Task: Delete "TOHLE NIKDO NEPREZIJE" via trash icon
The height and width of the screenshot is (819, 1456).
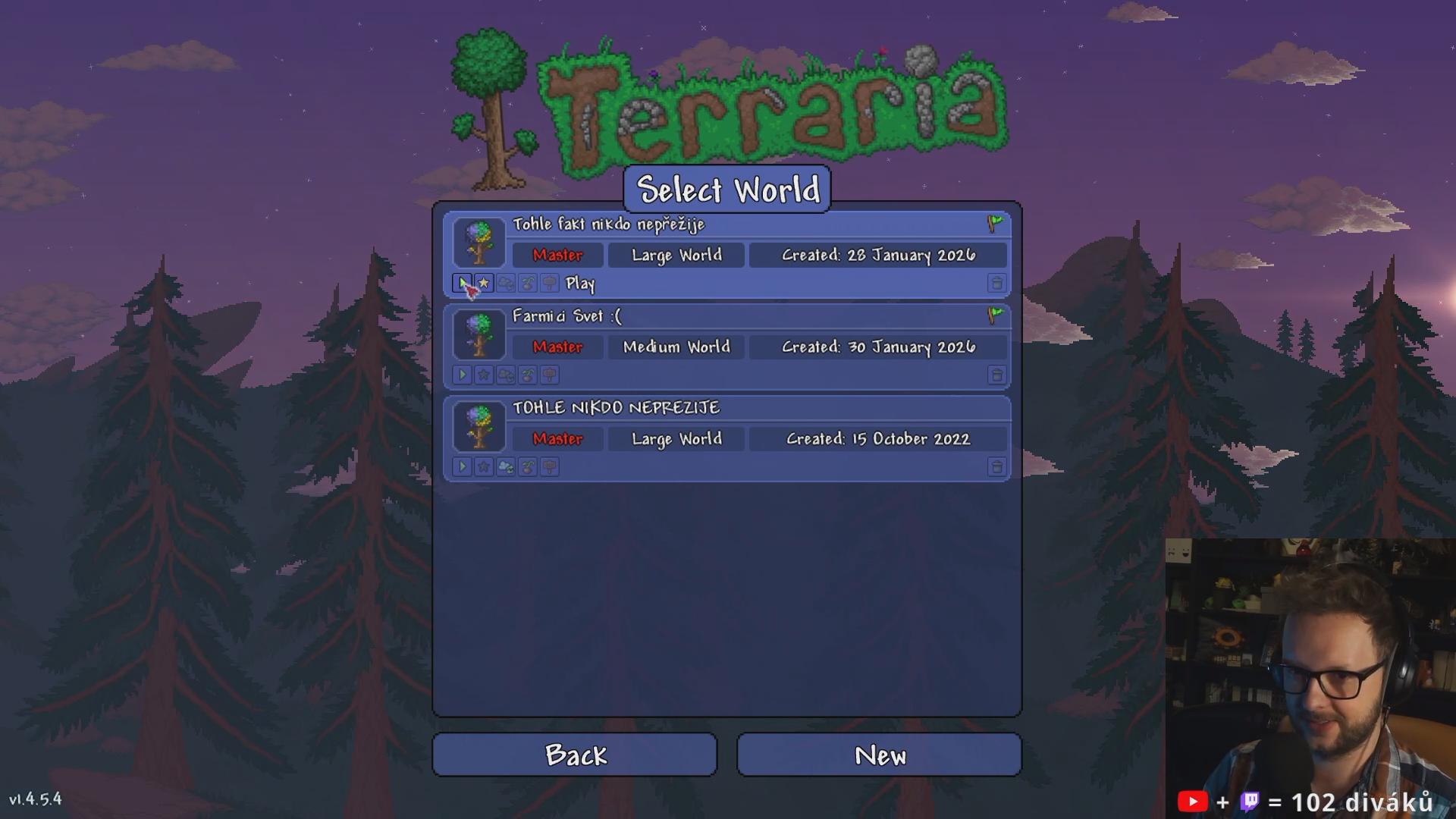Action: 996,467
